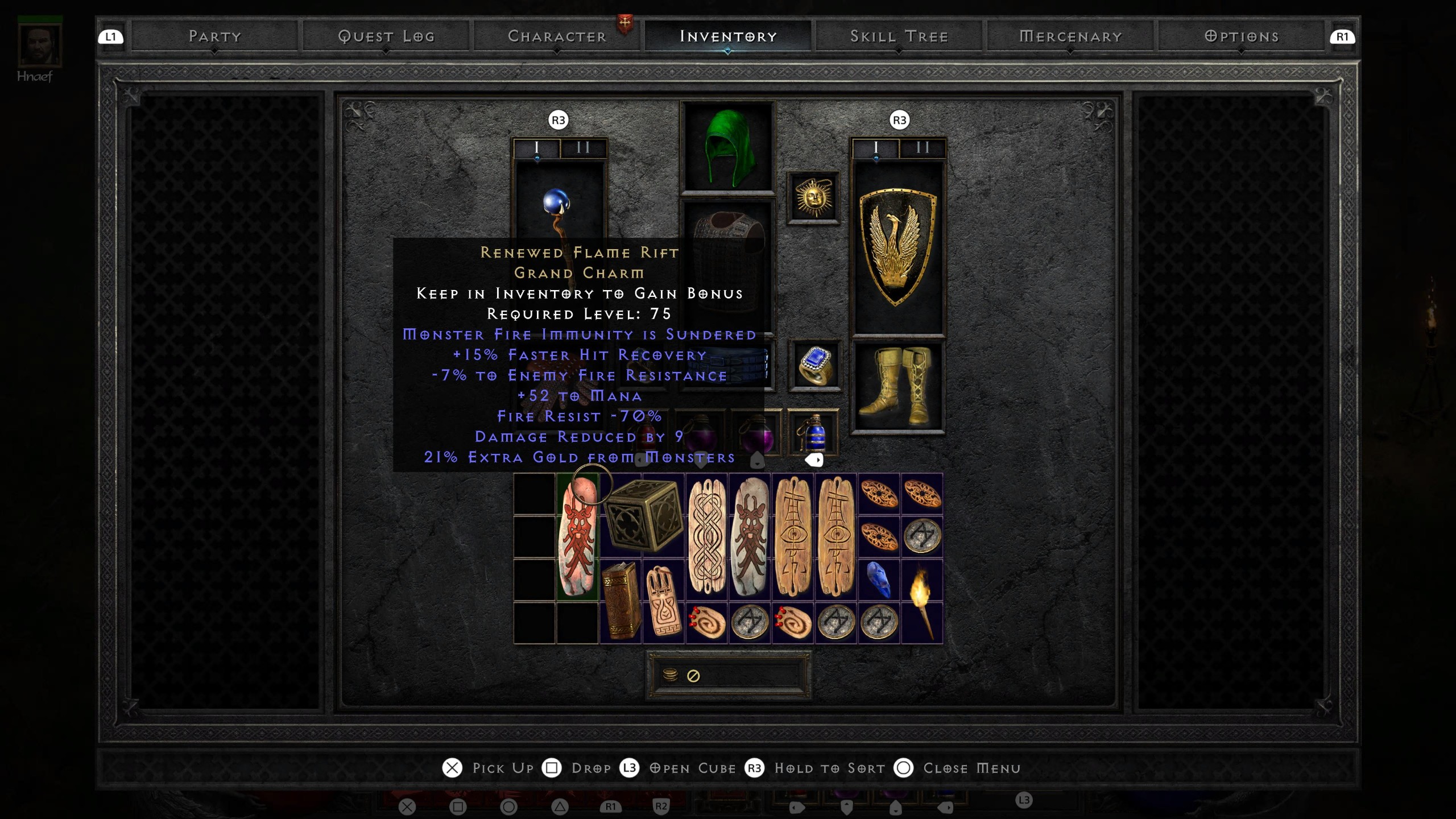Select the blue gem in the inventory grid
The height and width of the screenshot is (819, 1456).
click(x=878, y=580)
